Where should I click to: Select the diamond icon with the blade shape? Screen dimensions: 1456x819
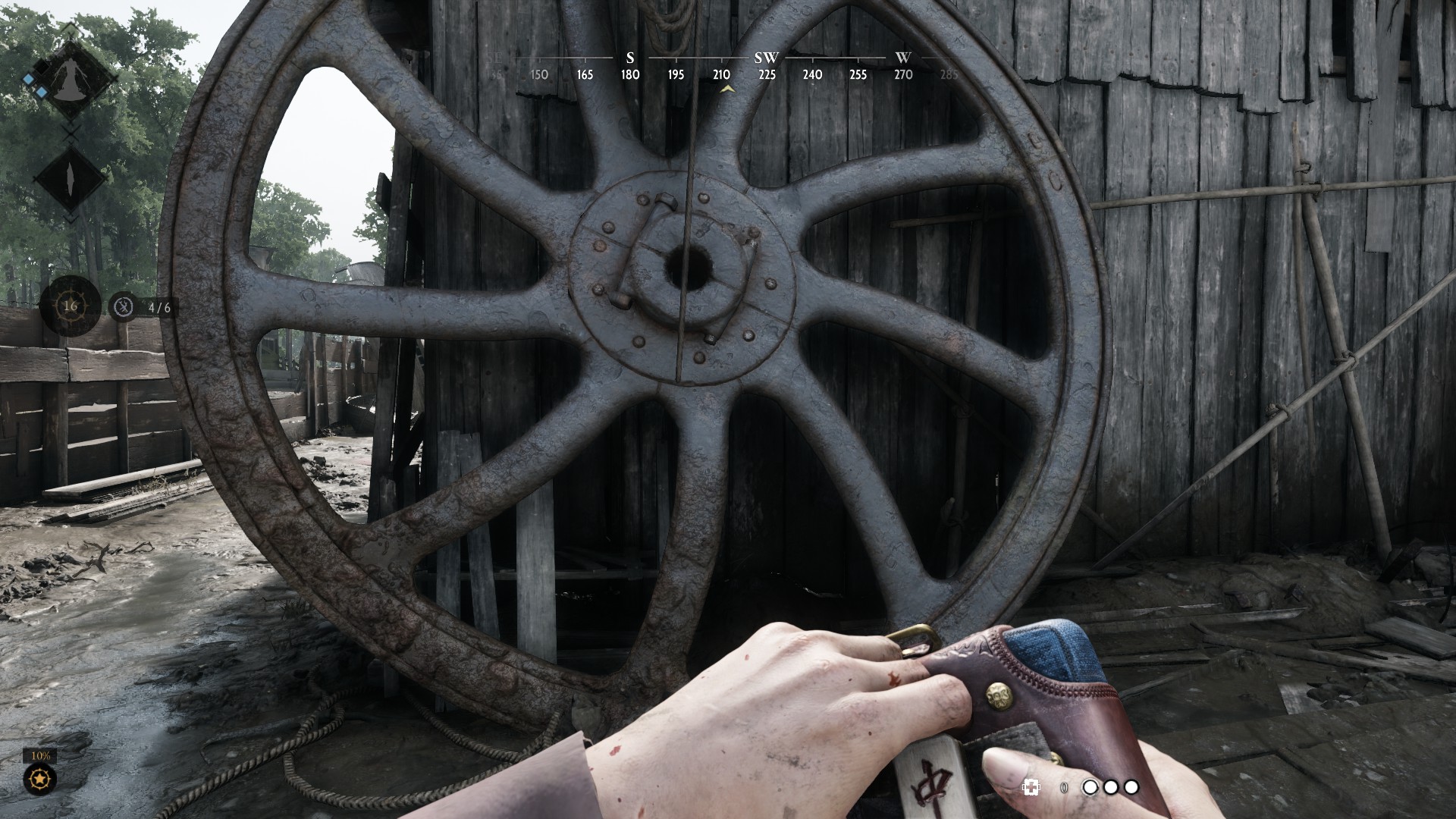70,180
